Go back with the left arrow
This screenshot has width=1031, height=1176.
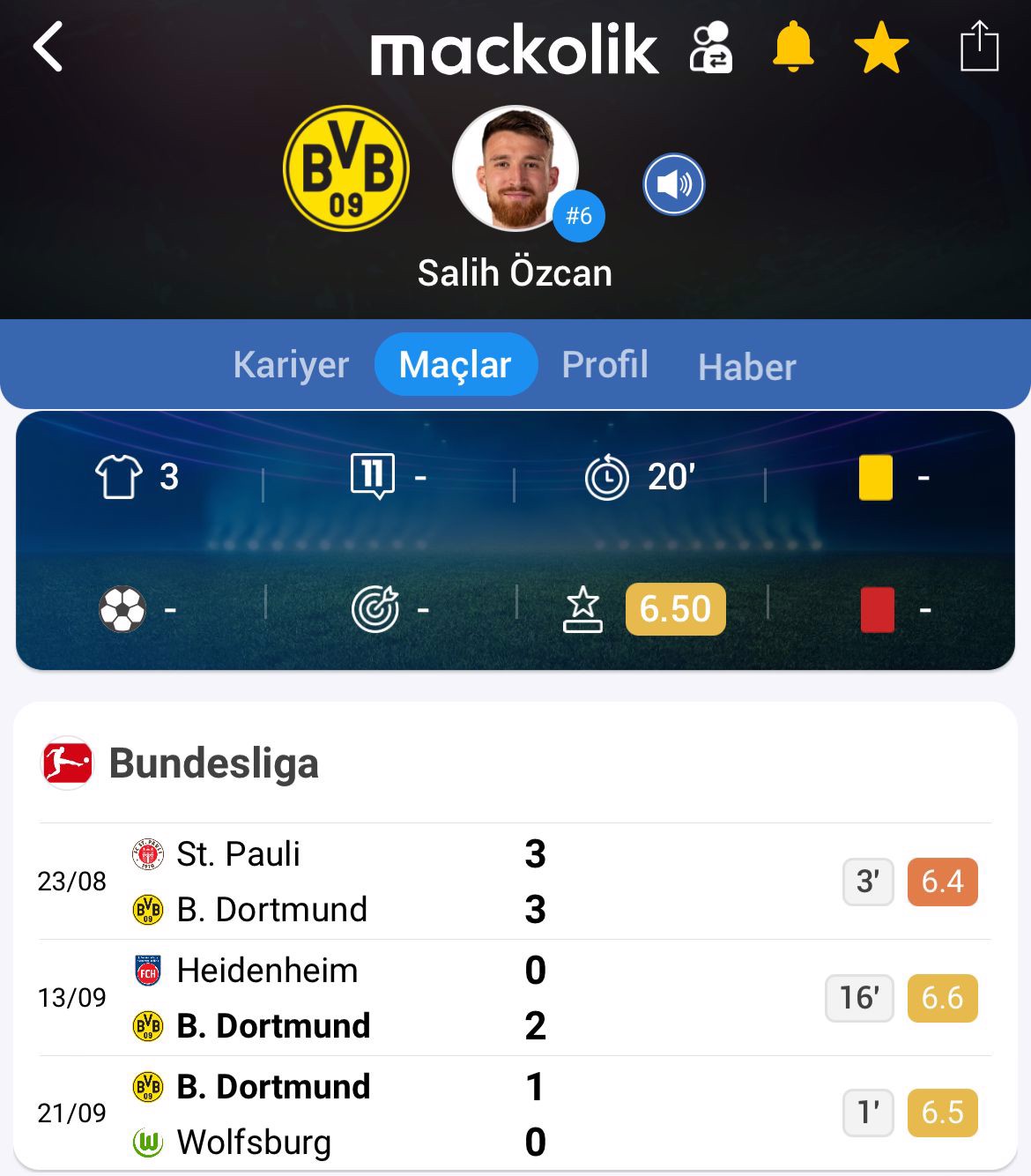click(x=48, y=47)
